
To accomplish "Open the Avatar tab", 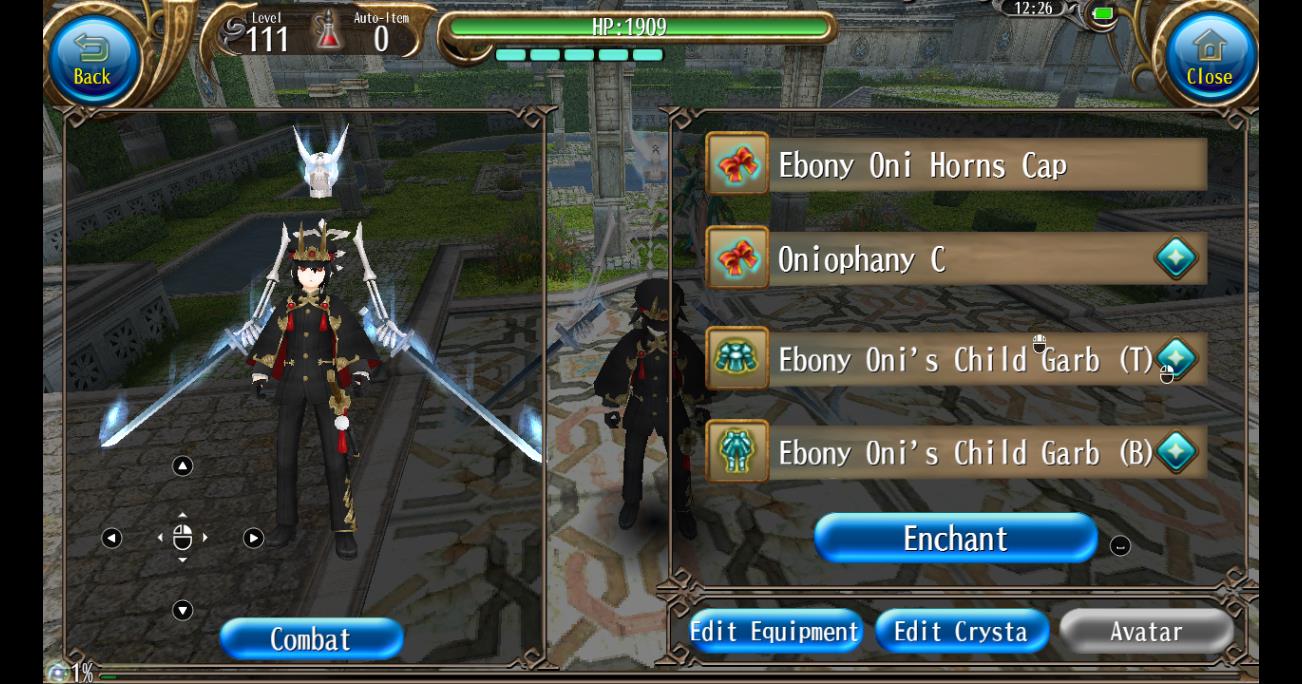I will [1146, 632].
